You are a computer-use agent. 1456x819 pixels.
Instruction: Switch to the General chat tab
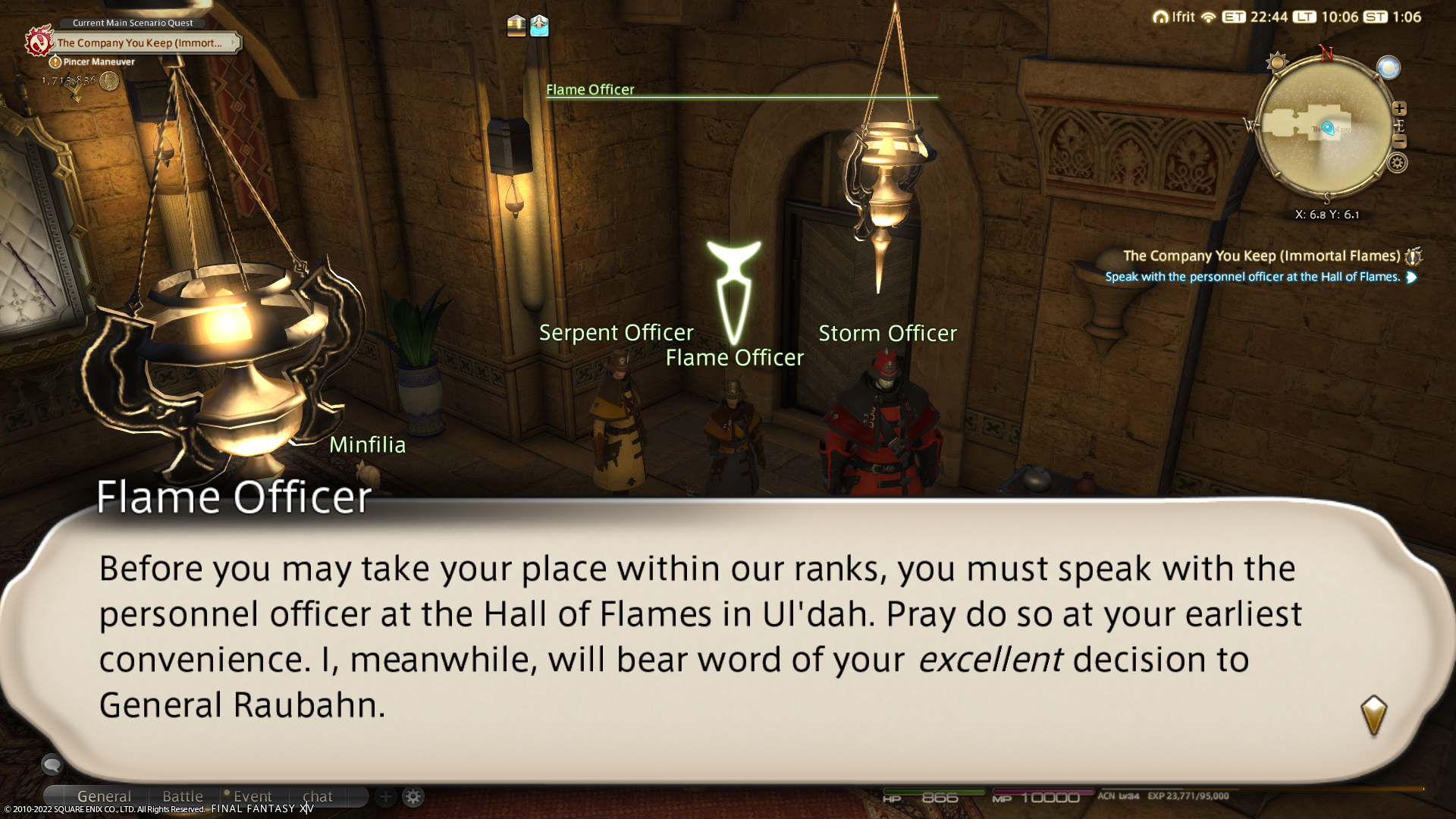pos(104,796)
